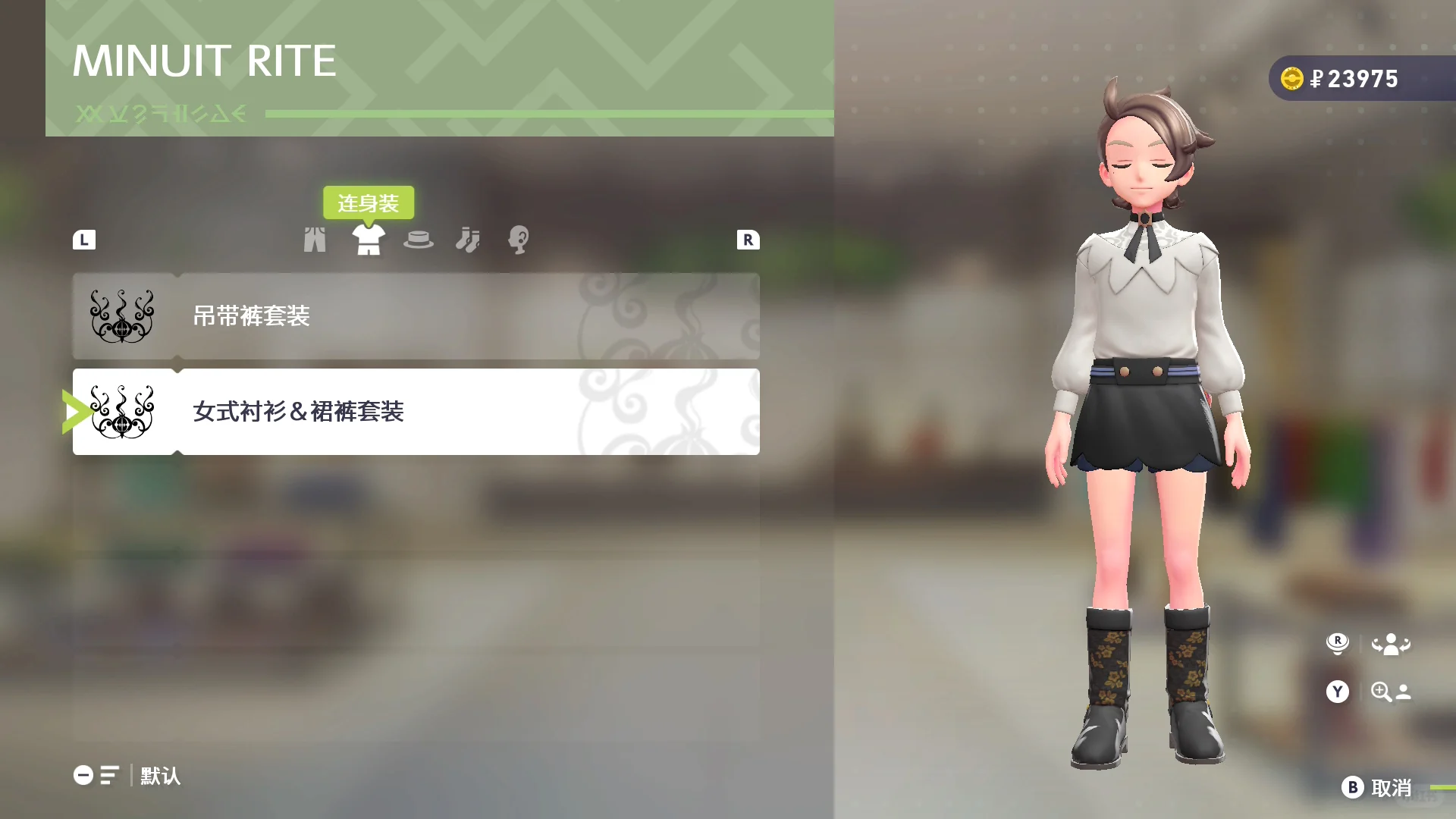The height and width of the screenshot is (819, 1456).
Task: Click the R shoulder button indicator
Action: pyautogui.click(x=748, y=240)
